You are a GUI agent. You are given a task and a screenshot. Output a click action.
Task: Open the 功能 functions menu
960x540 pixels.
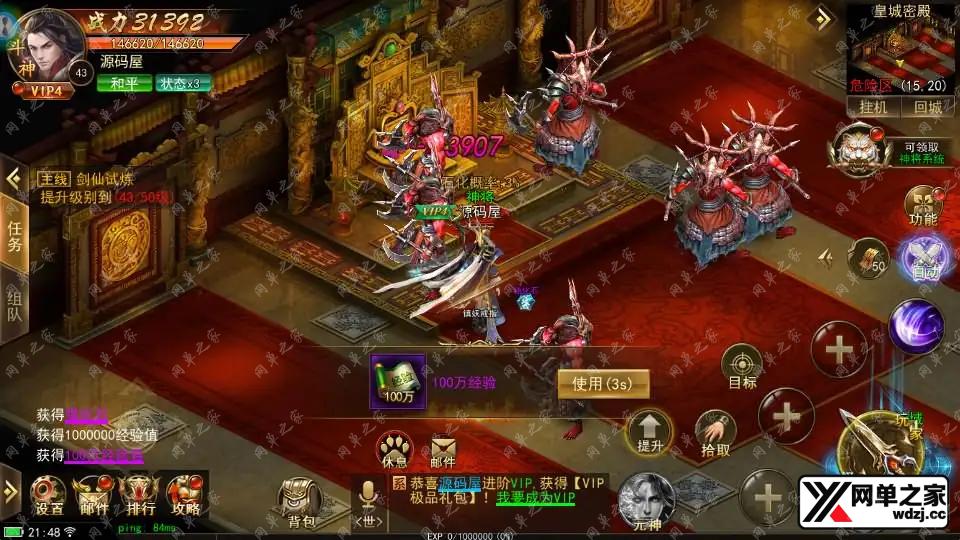[x=922, y=204]
